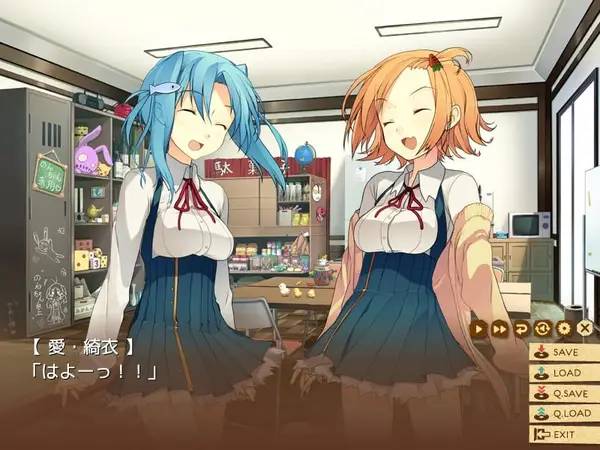Open the backlog history icon
This screenshot has height=450, width=600.
[x=542, y=328]
